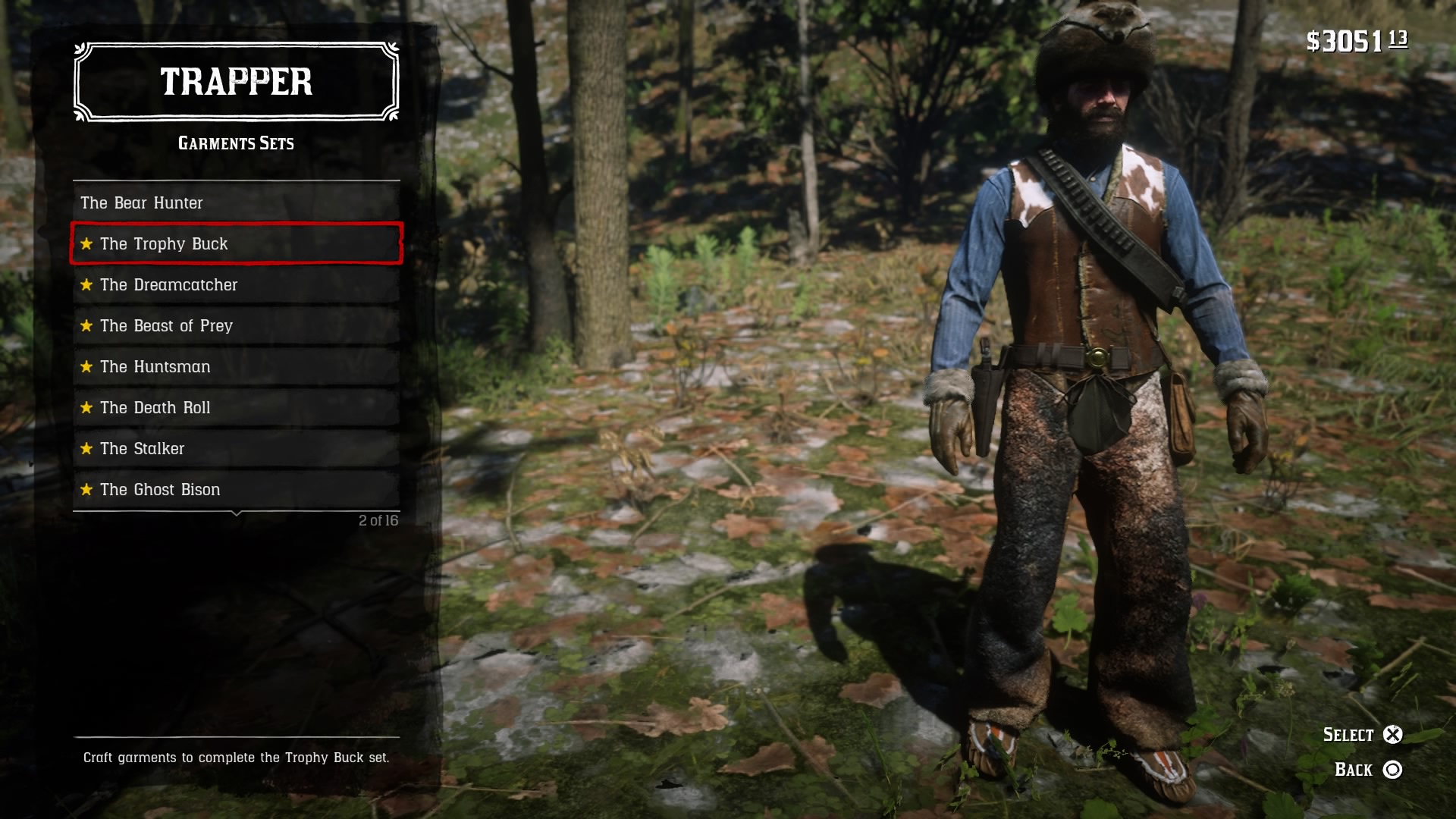
Task: Select The Beast of Prey set
Action: pyautogui.click(x=236, y=325)
